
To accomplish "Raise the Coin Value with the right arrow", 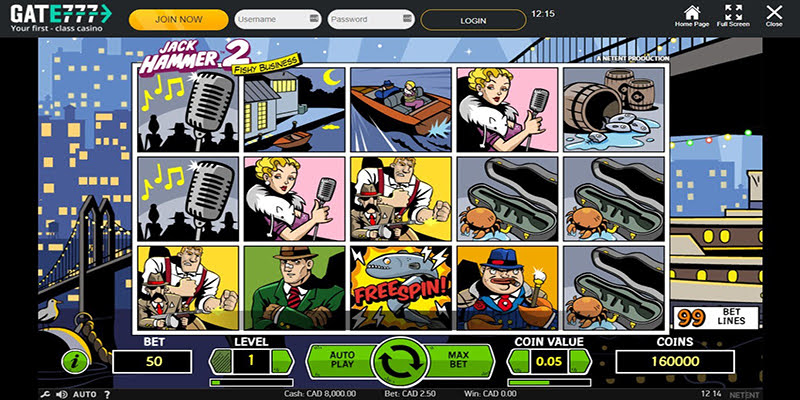I will (x=580, y=360).
